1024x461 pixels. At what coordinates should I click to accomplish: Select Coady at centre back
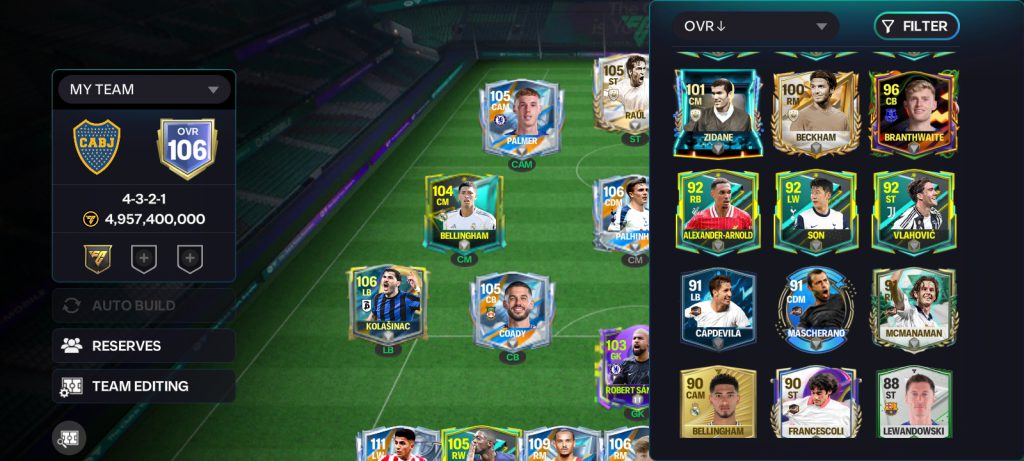point(514,310)
